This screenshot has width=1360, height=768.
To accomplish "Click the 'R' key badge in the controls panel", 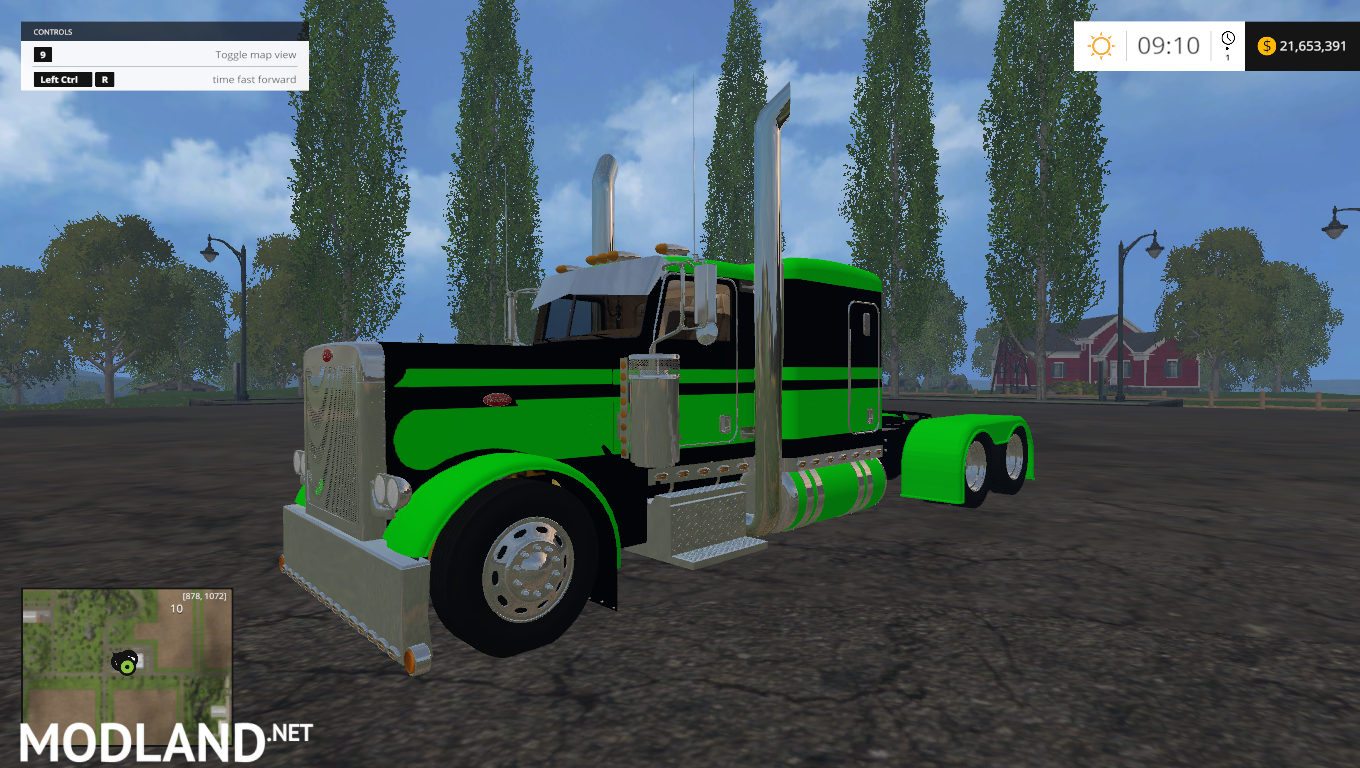I will (x=105, y=79).
